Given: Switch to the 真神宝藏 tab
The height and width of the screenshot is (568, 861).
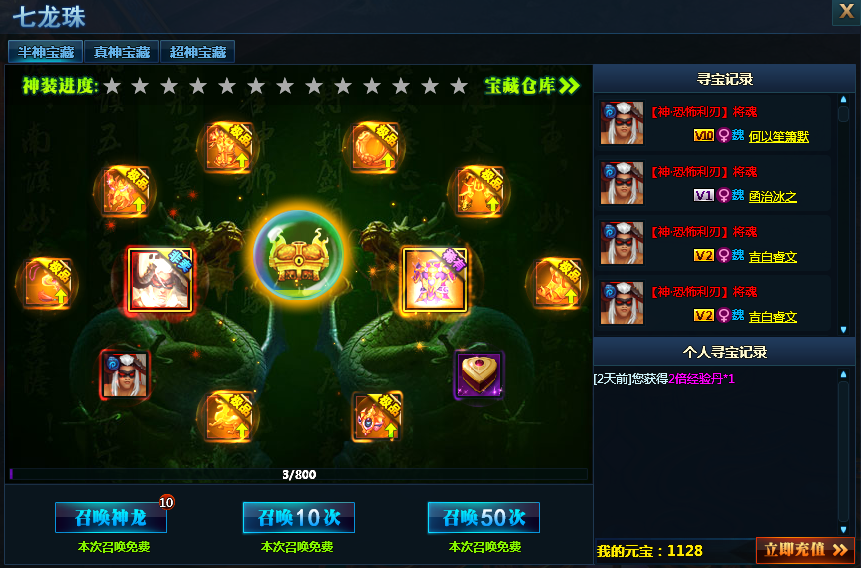Looking at the screenshot, I should pyautogui.click(x=122, y=52).
